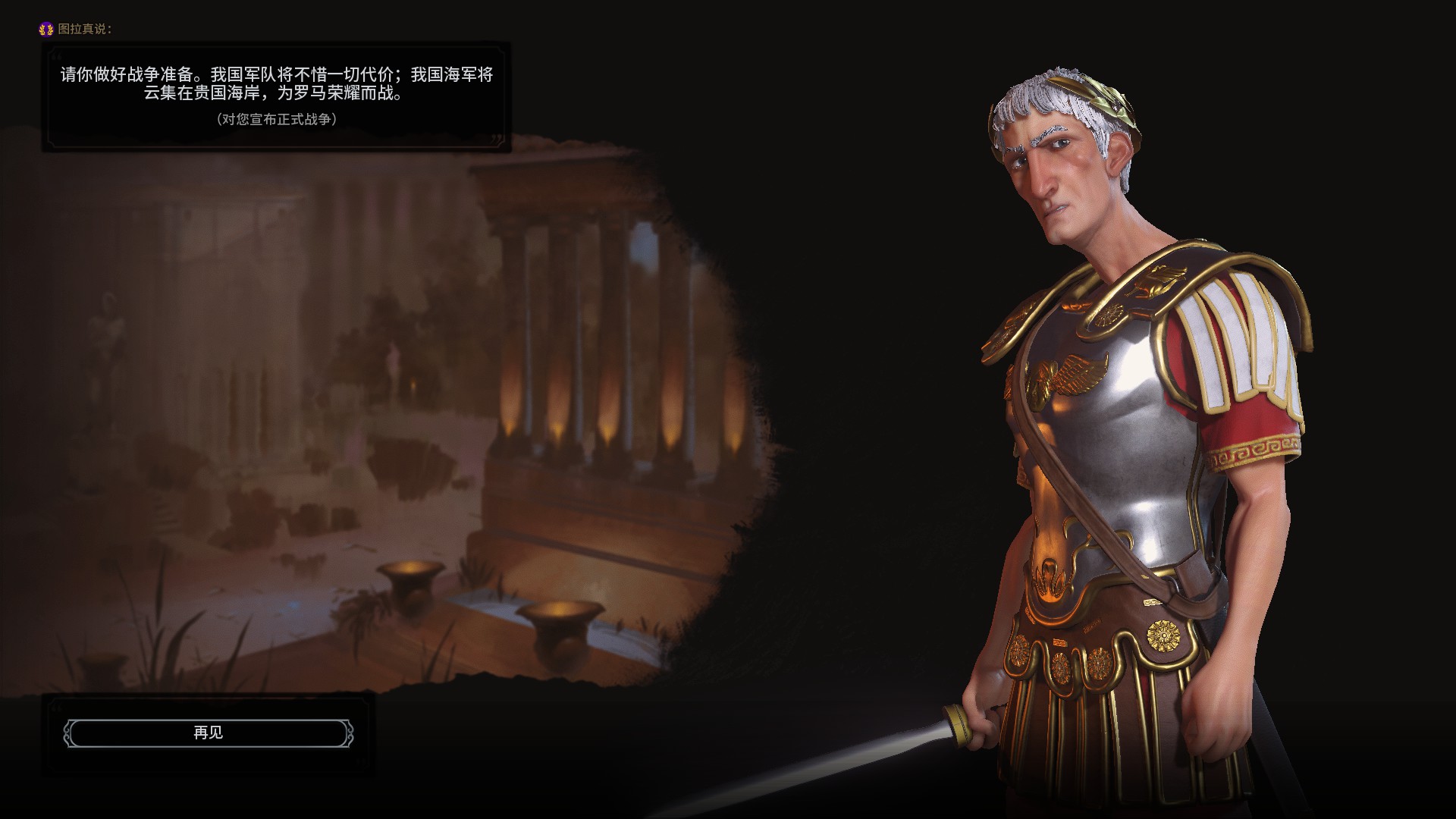Screen dimensions: 1456x819
Task: Choose the 再见 goodbye reply
Action: 208,733
